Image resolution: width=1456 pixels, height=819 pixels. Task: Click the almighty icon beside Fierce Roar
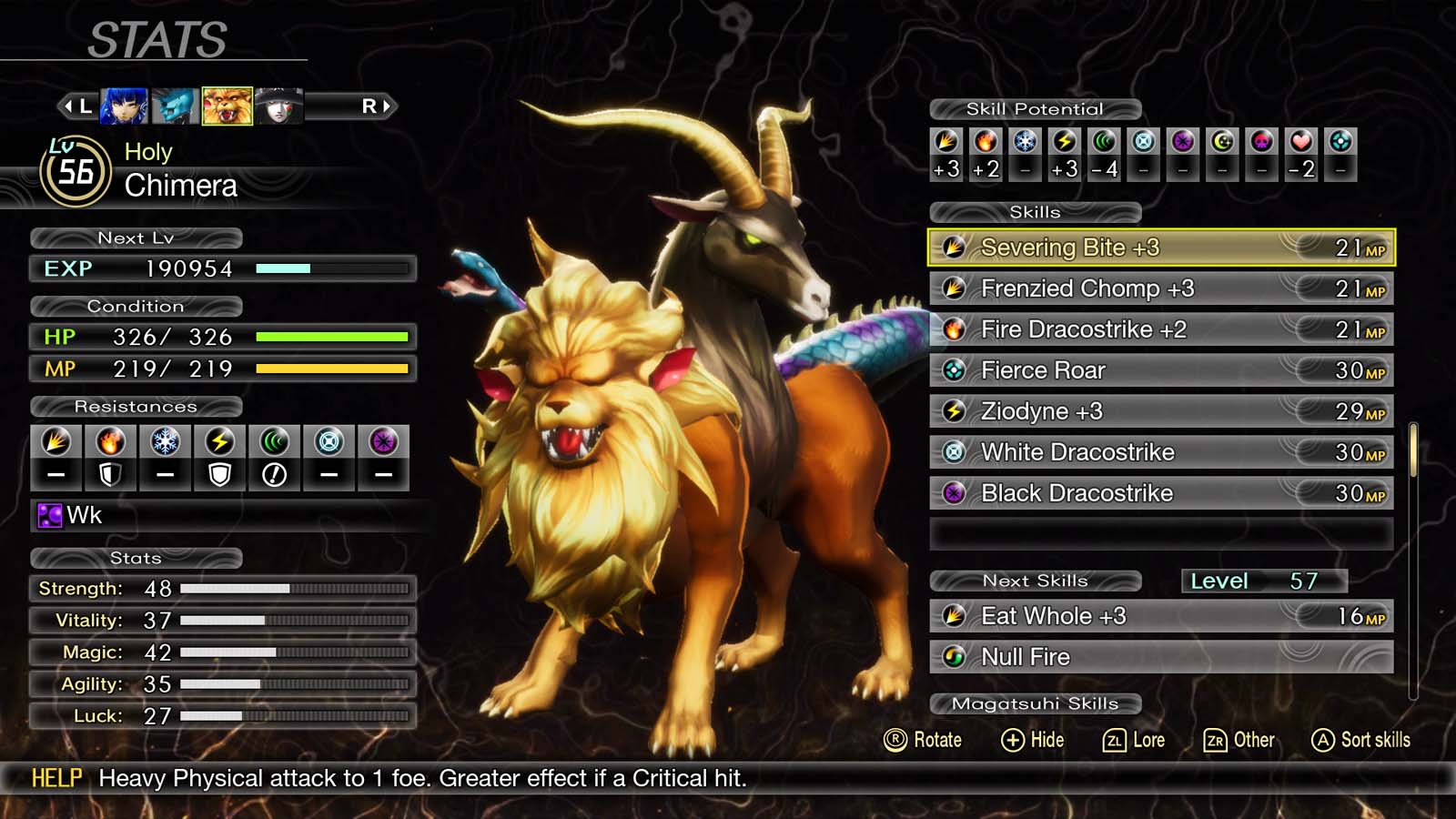956,370
